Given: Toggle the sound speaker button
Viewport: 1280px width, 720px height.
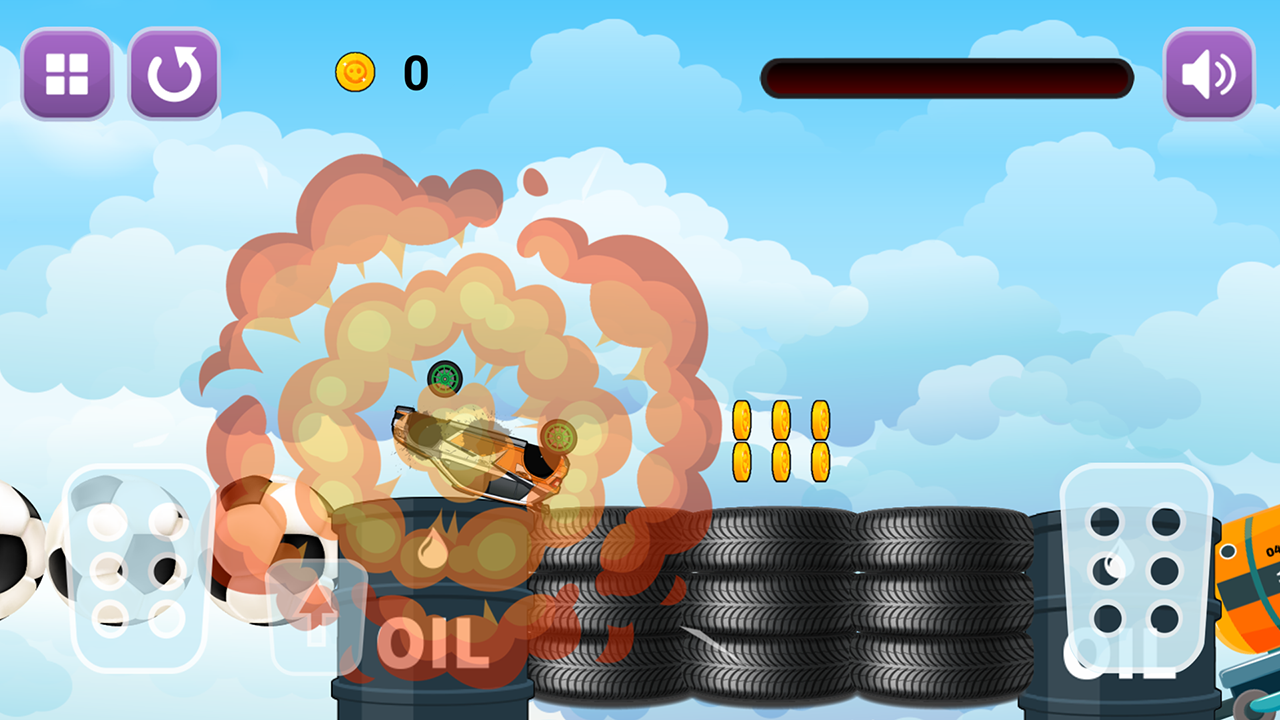Looking at the screenshot, I should [x=1209, y=74].
